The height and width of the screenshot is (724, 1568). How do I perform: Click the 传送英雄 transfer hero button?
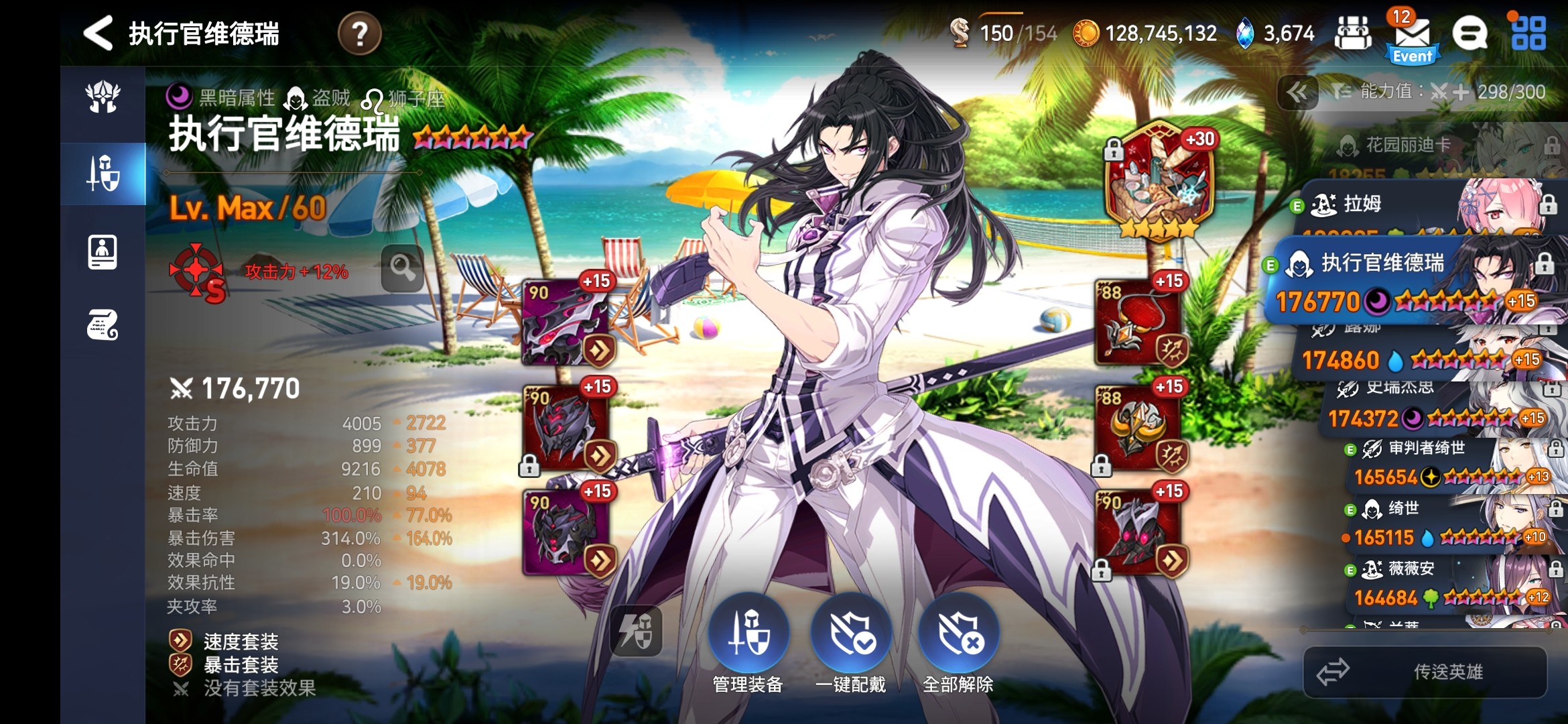(x=1425, y=671)
